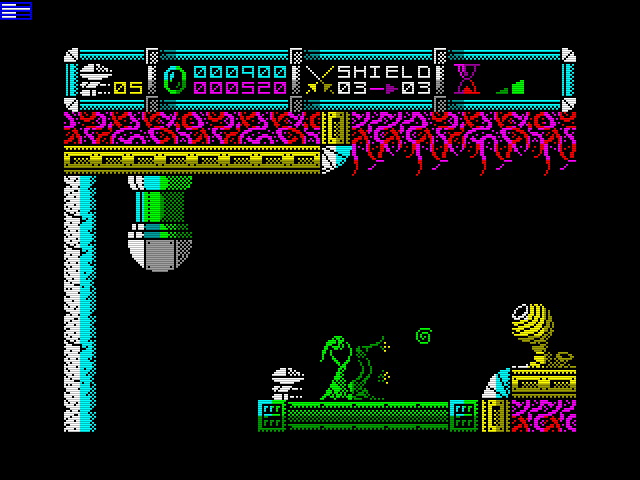This screenshot has height=480, width=640.
Task: Click the green stepped bars indicator
Action: coord(511,87)
